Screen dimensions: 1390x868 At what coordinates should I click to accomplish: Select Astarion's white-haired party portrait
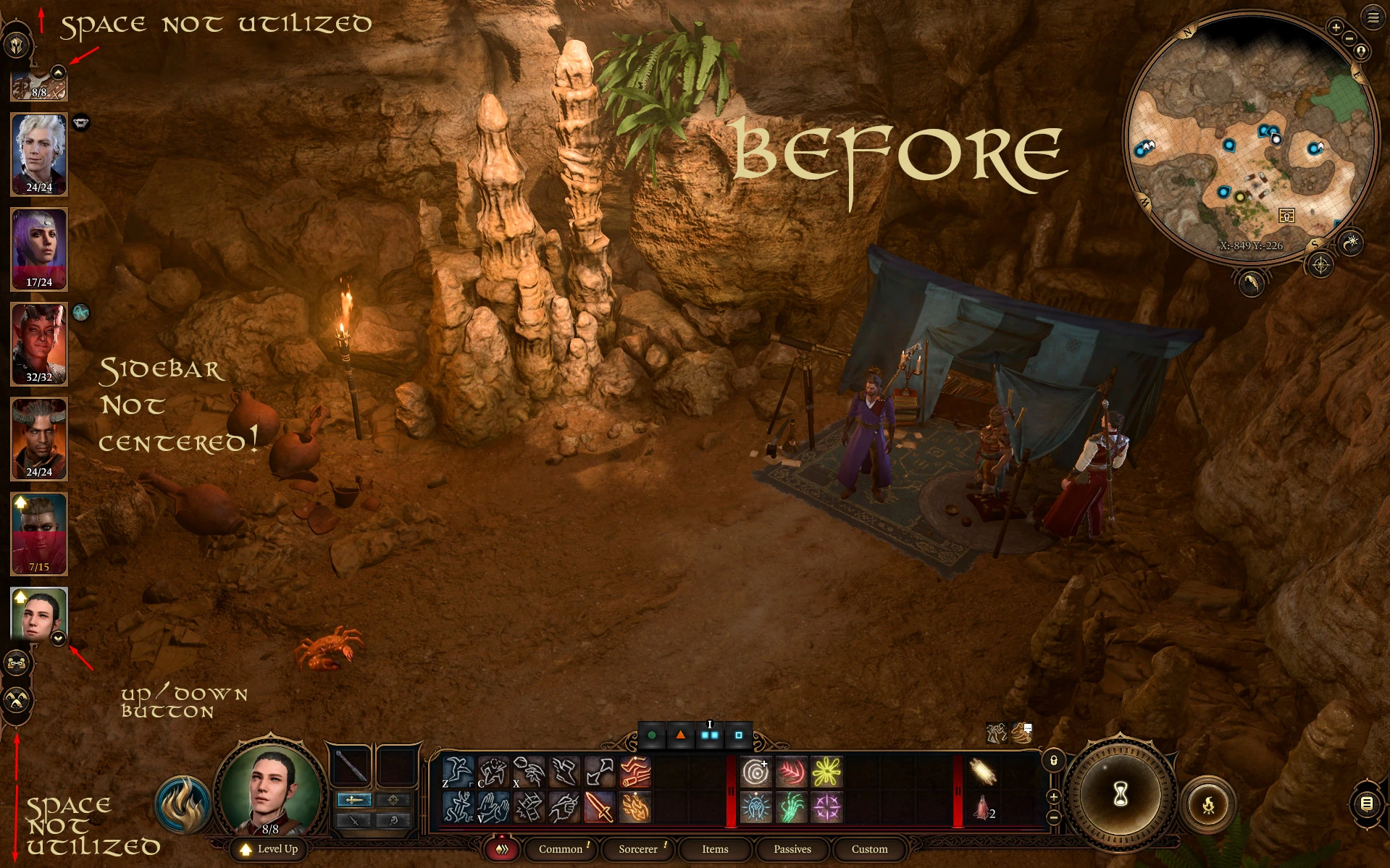click(39, 153)
